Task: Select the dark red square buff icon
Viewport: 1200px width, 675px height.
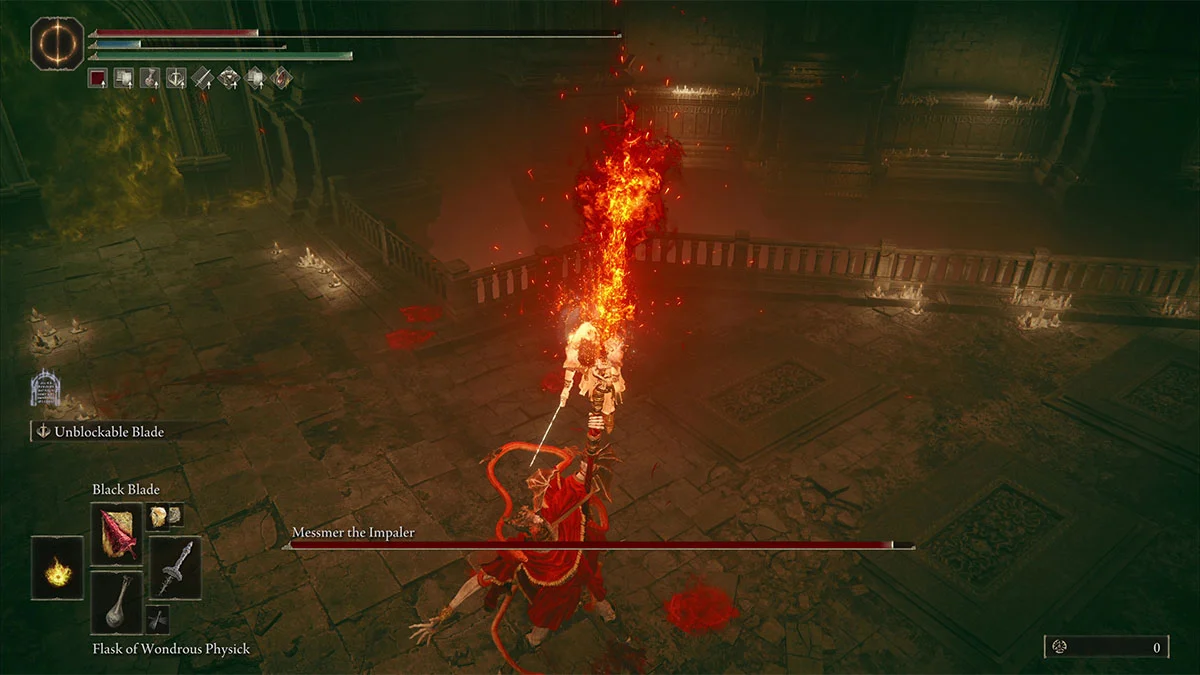Action: click(x=98, y=77)
